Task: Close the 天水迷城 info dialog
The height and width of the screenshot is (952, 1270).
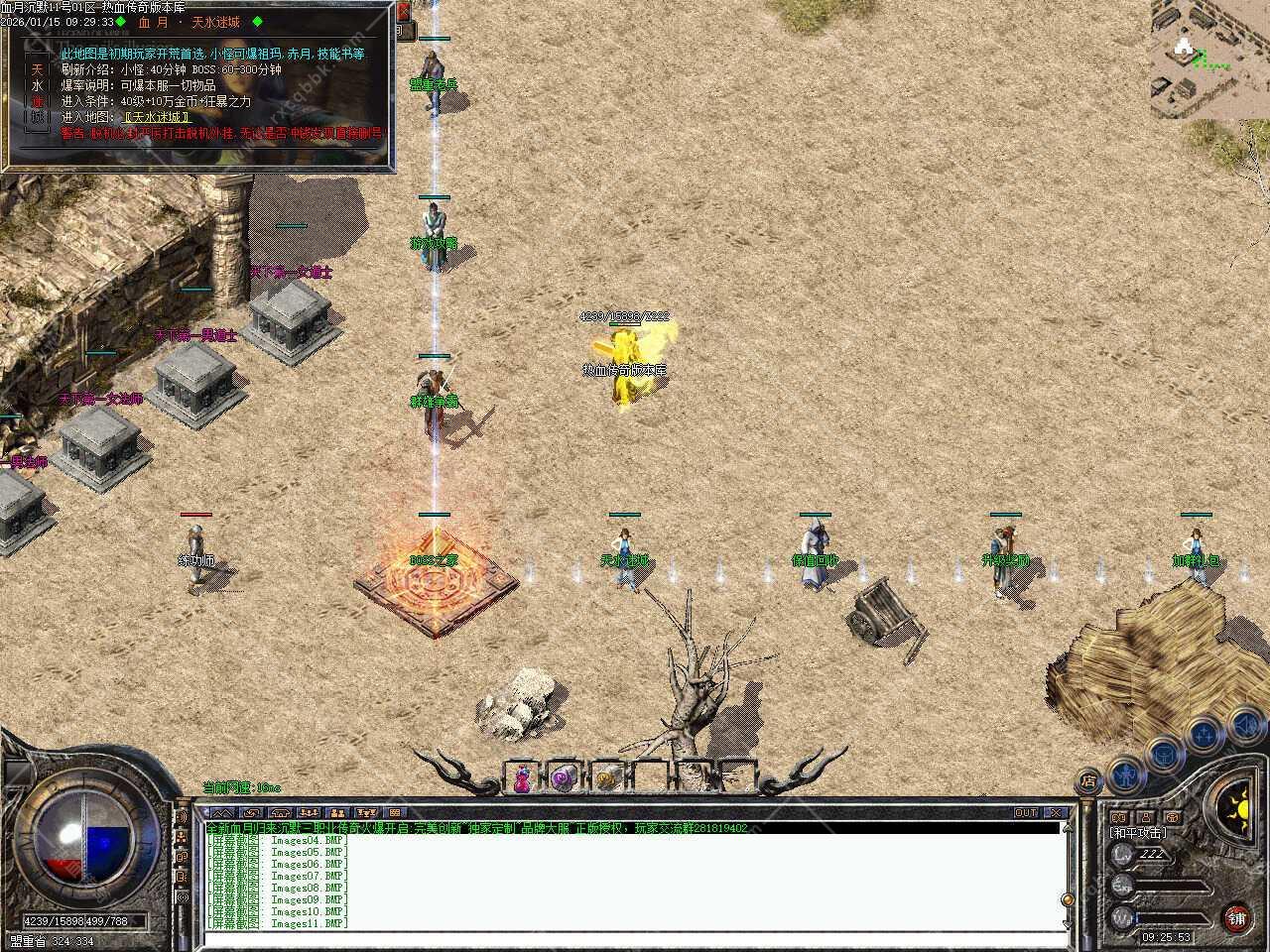Action: (403, 13)
